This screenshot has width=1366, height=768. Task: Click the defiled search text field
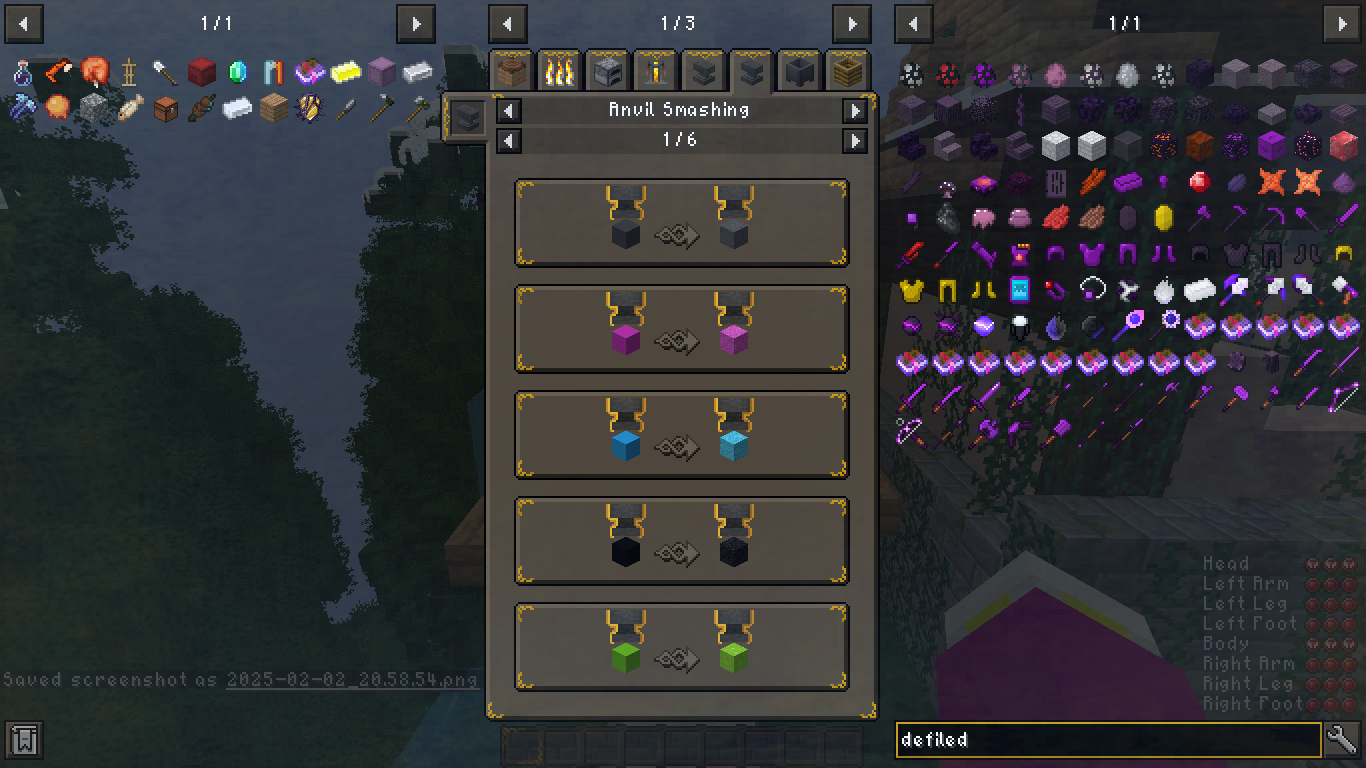coord(1108,740)
